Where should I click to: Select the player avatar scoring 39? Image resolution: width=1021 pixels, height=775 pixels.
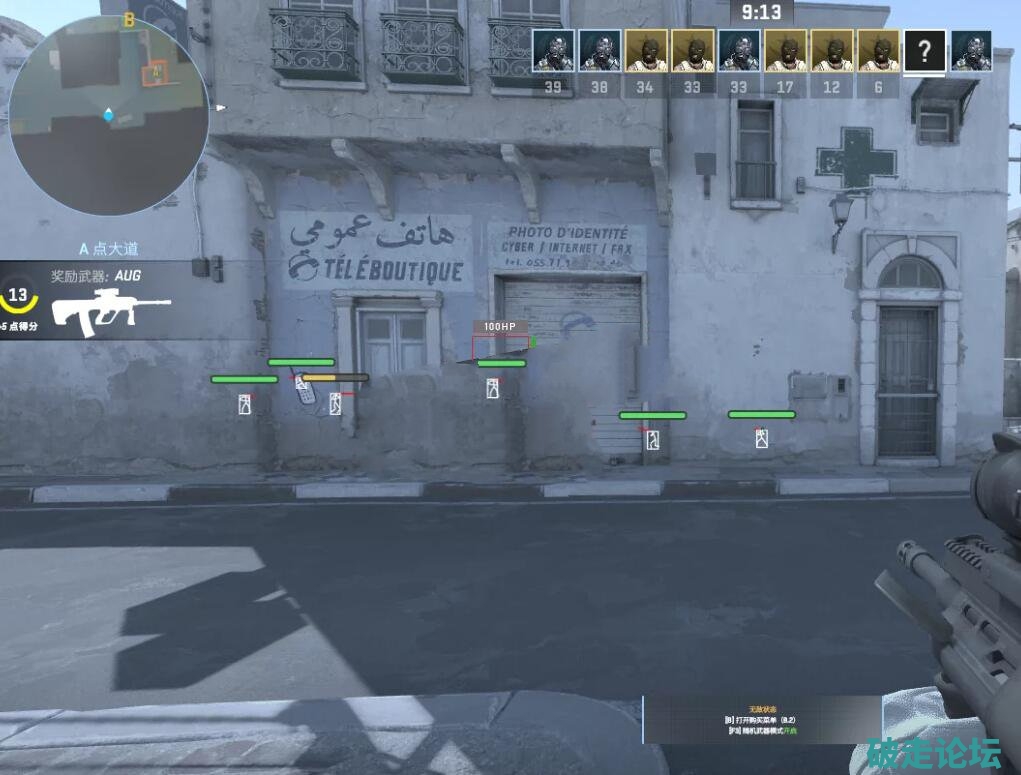[x=553, y=51]
